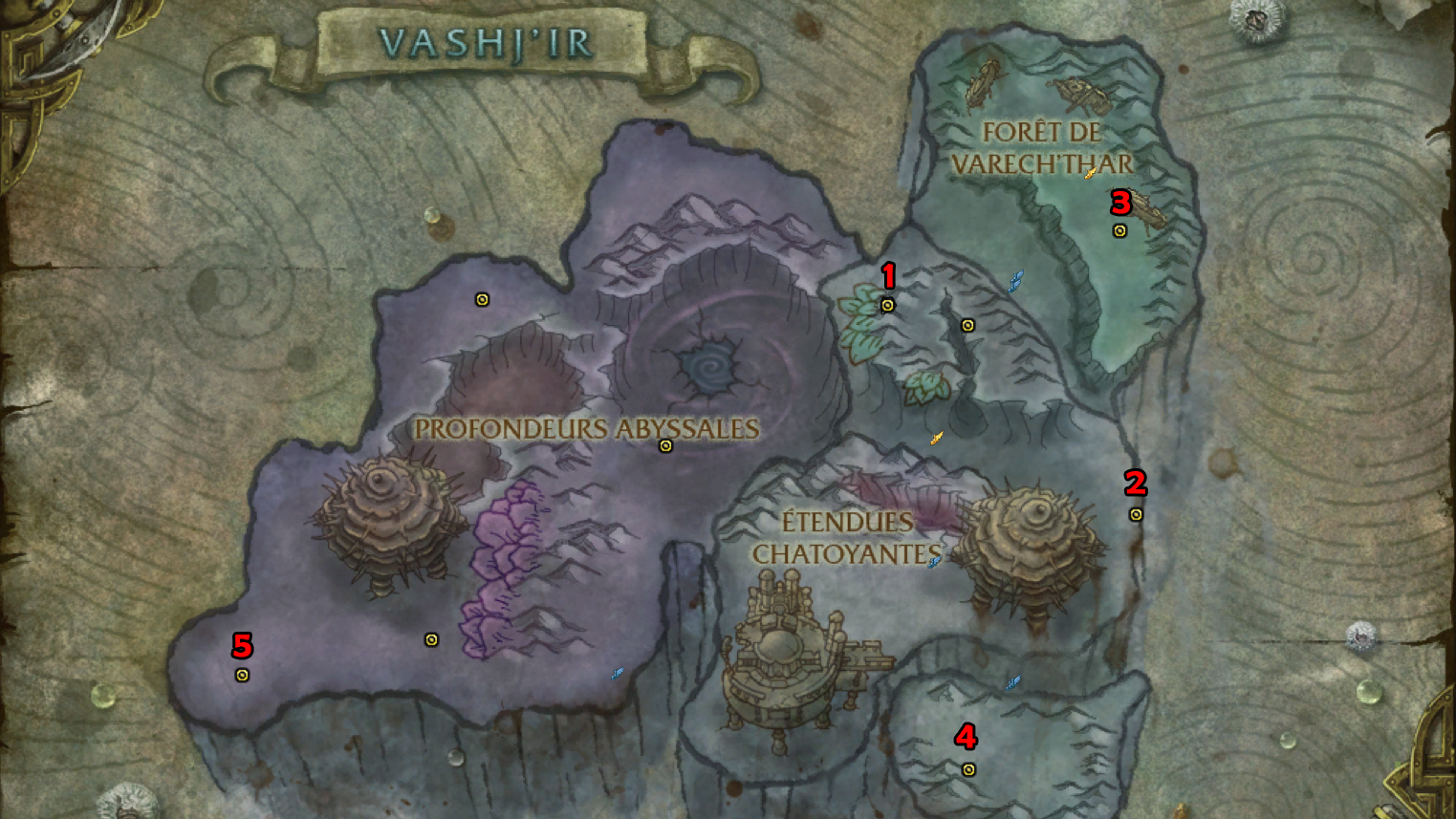Pick map marker number 4

(968, 769)
